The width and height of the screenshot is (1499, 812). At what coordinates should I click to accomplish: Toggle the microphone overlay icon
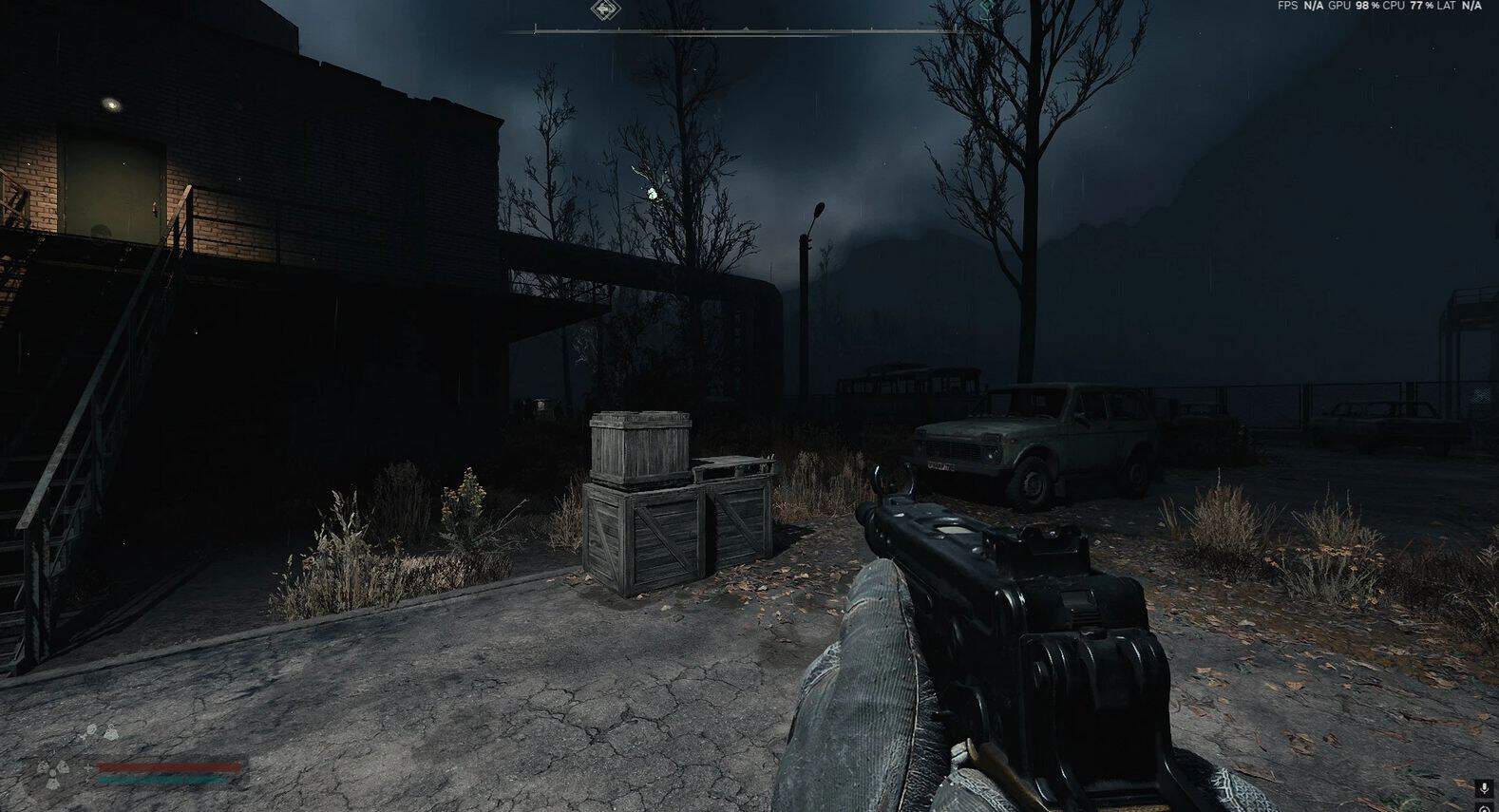1484,787
